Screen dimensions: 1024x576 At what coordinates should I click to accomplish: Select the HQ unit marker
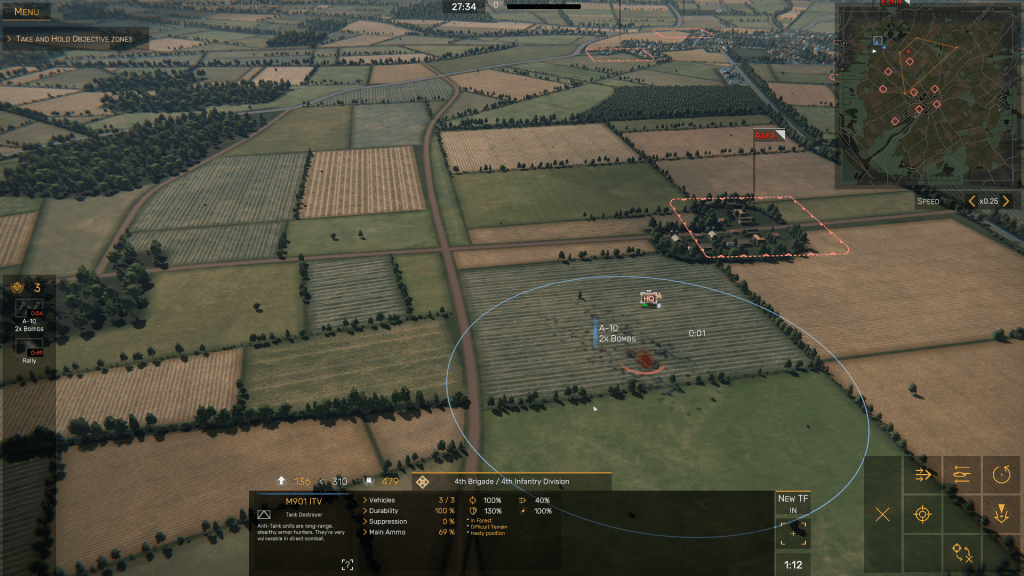point(649,298)
